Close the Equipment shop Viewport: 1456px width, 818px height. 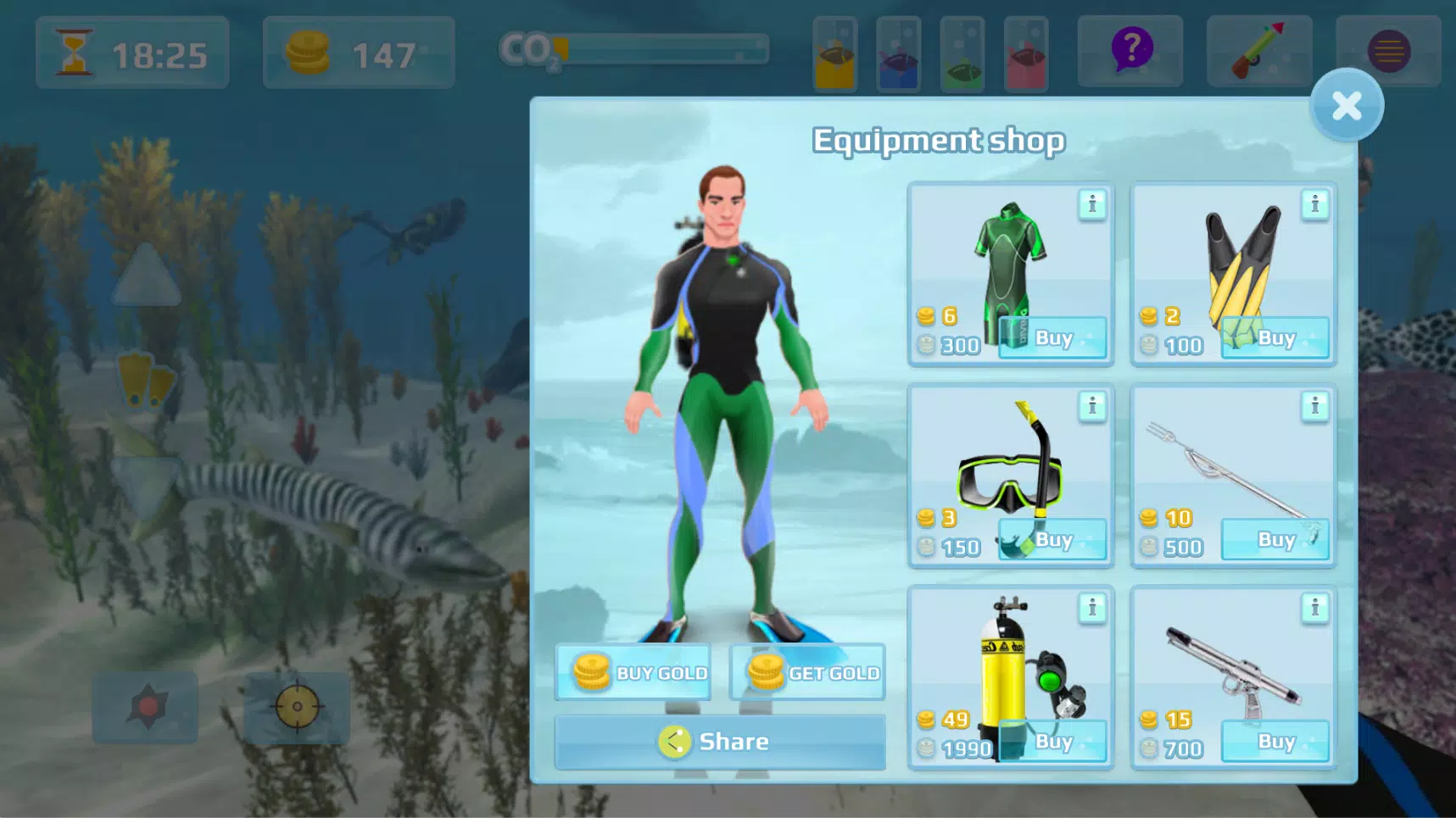(x=1347, y=104)
